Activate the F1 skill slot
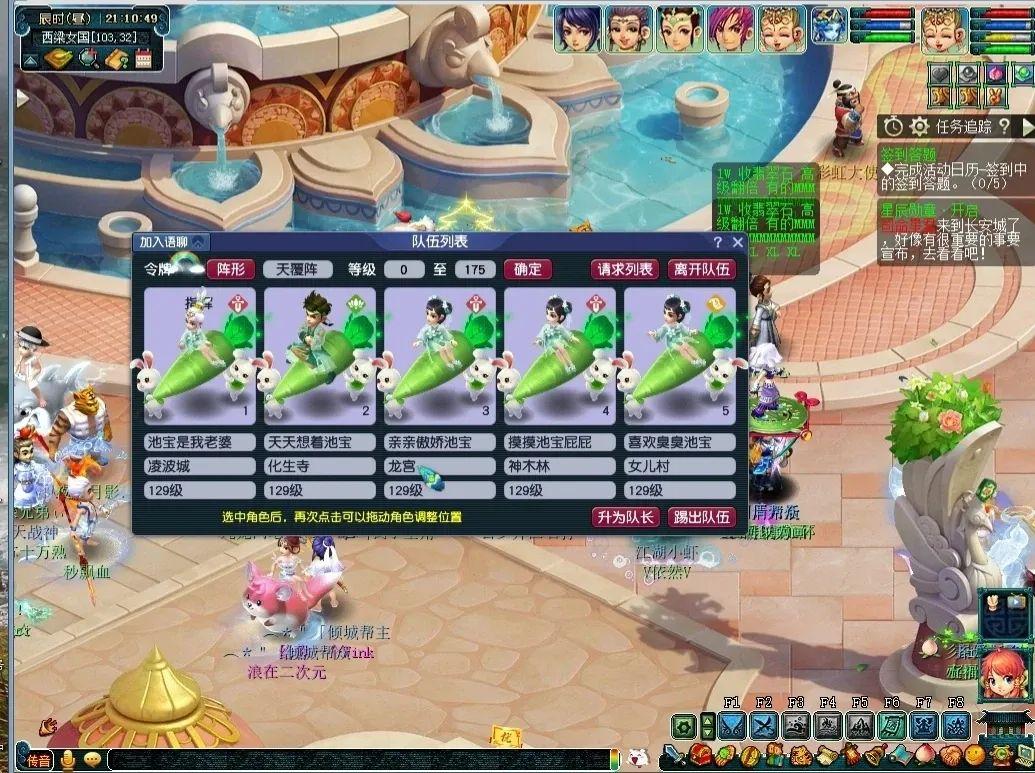 732,727
